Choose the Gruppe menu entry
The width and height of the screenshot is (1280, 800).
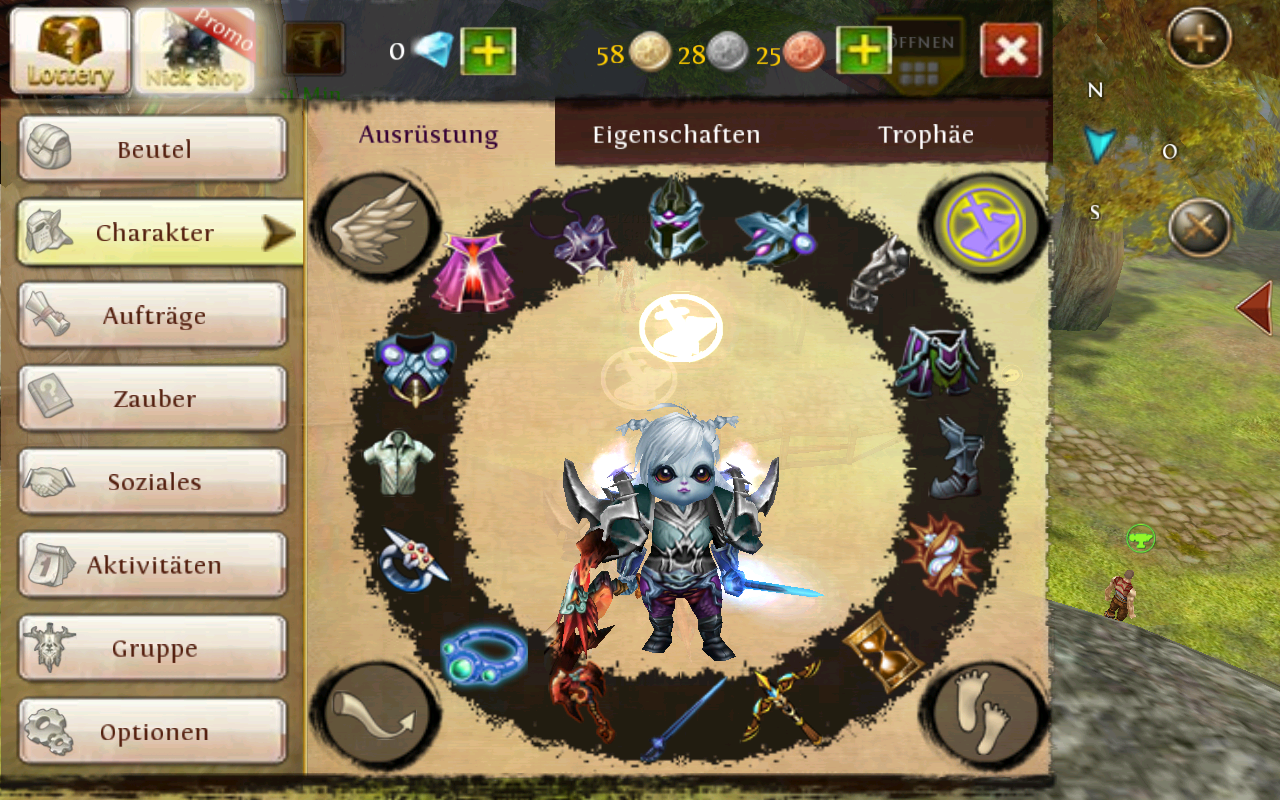tap(153, 648)
